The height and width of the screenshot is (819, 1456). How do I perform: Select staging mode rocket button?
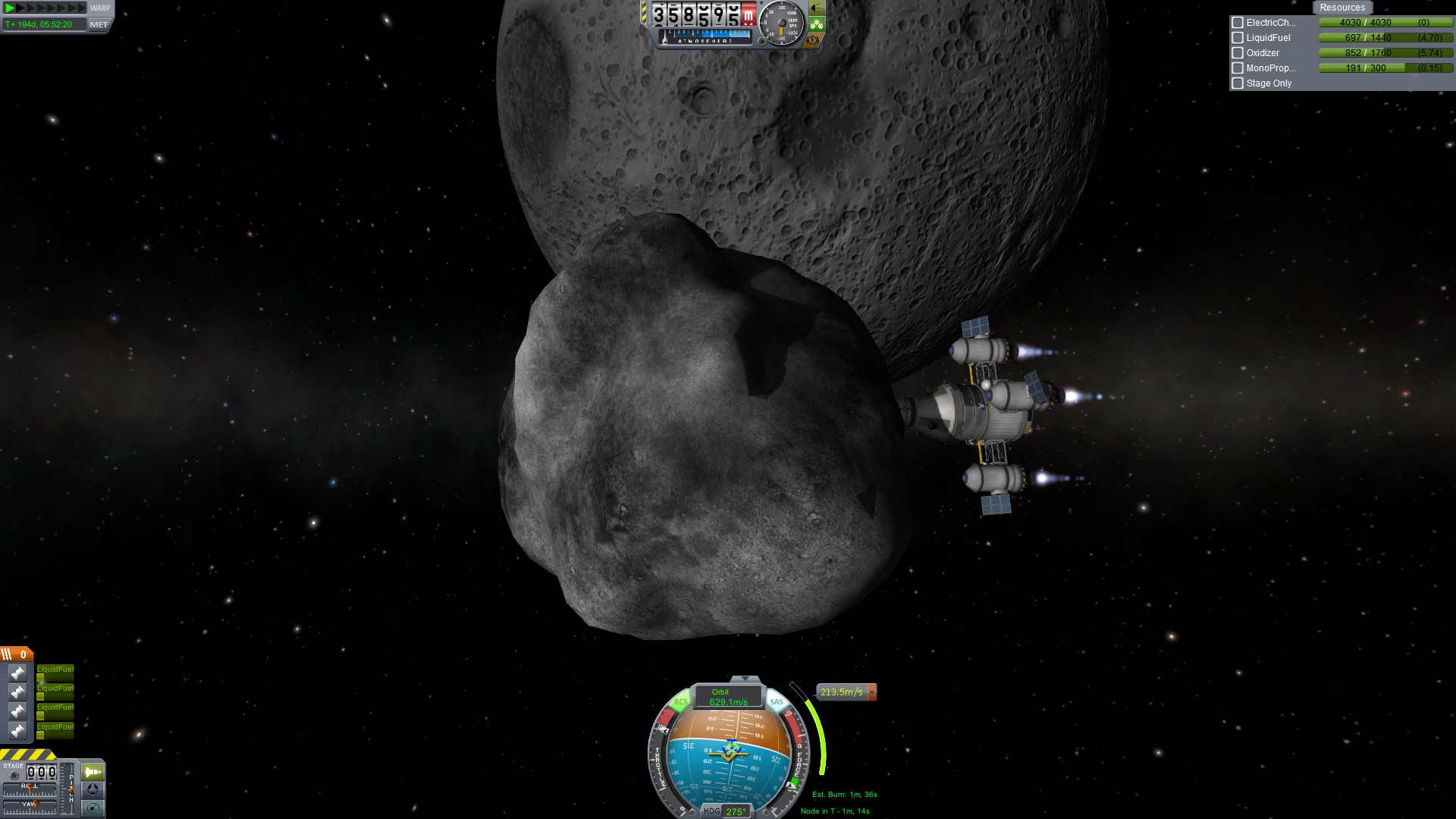coord(93,772)
